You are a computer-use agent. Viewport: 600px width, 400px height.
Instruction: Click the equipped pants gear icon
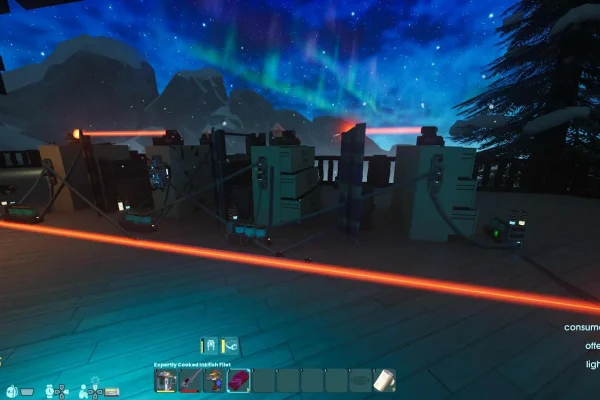tap(209, 345)
